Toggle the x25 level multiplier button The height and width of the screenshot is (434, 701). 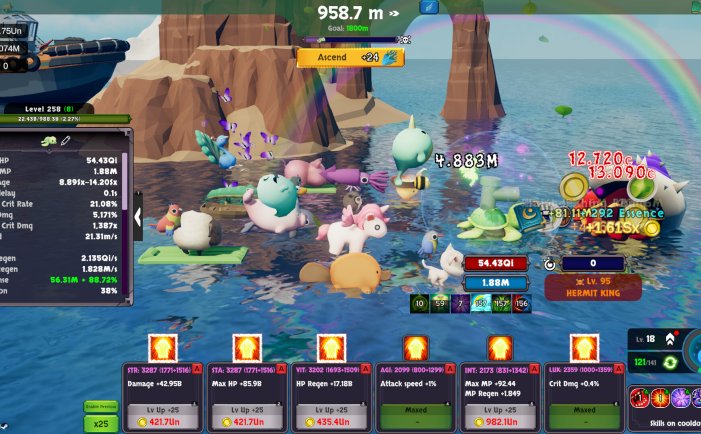coord(99,424)
